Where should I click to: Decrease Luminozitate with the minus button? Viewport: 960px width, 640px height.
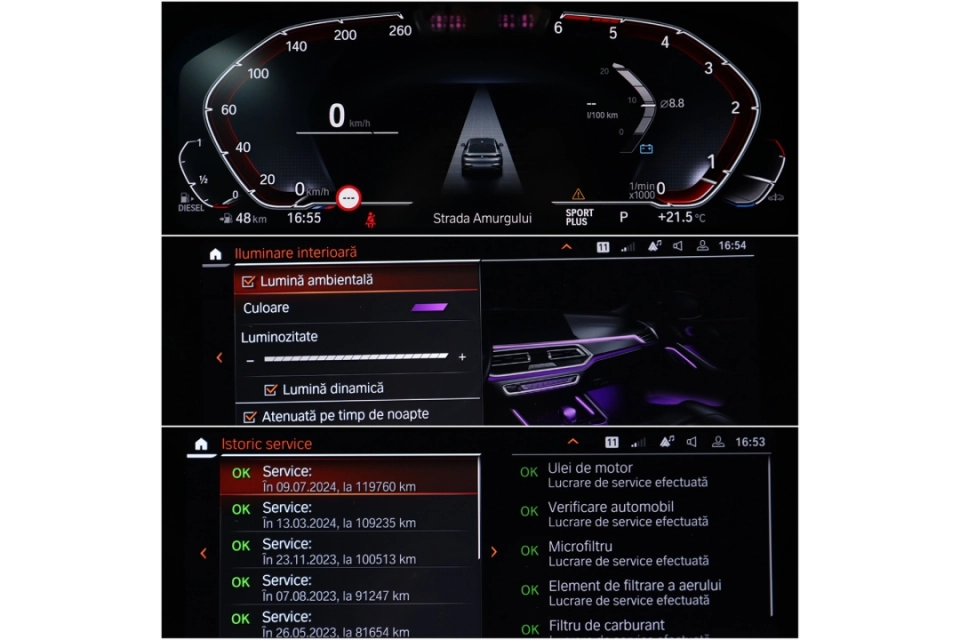250,358
